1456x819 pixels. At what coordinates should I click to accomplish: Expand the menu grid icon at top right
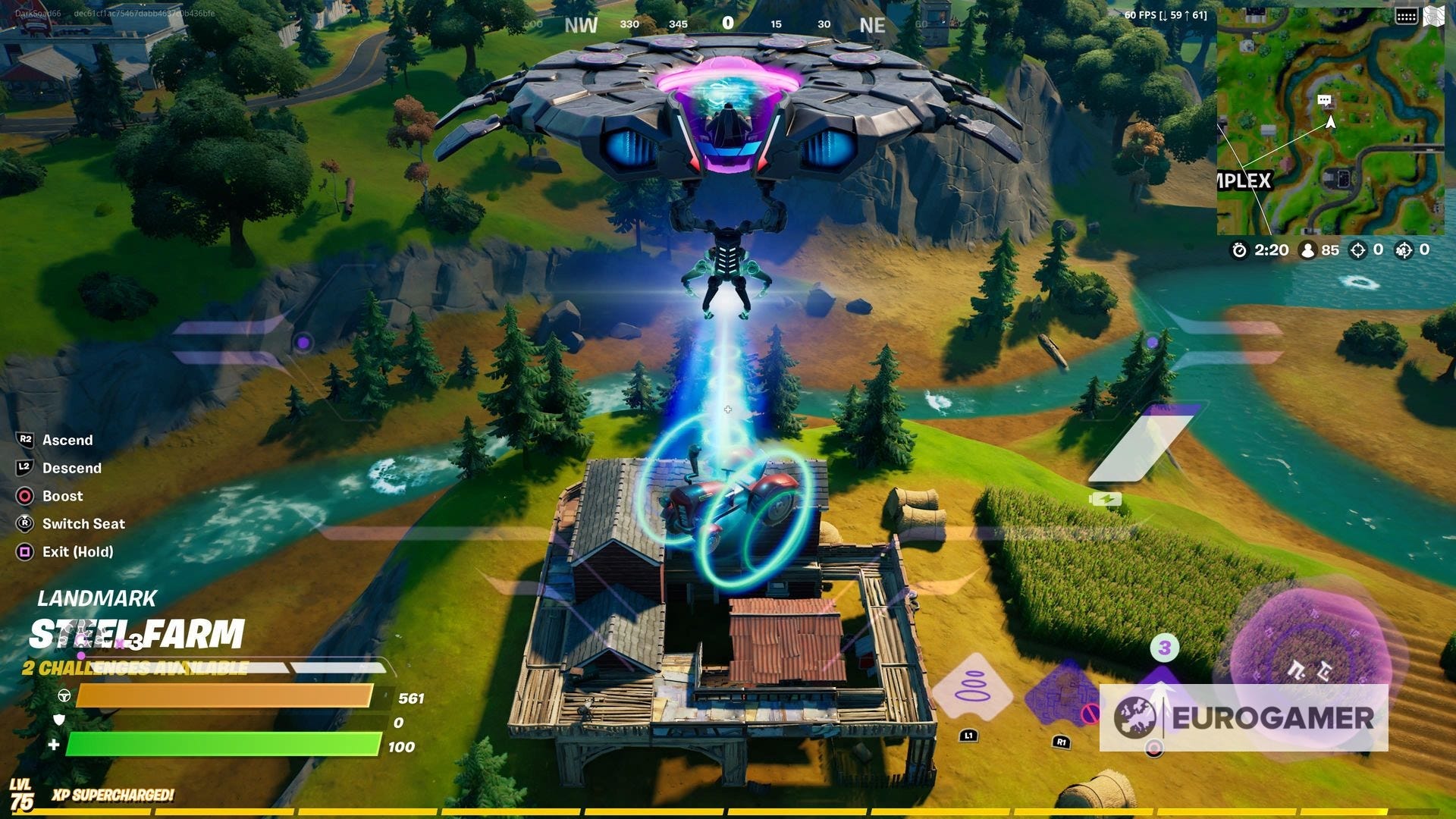(1407, 14)
